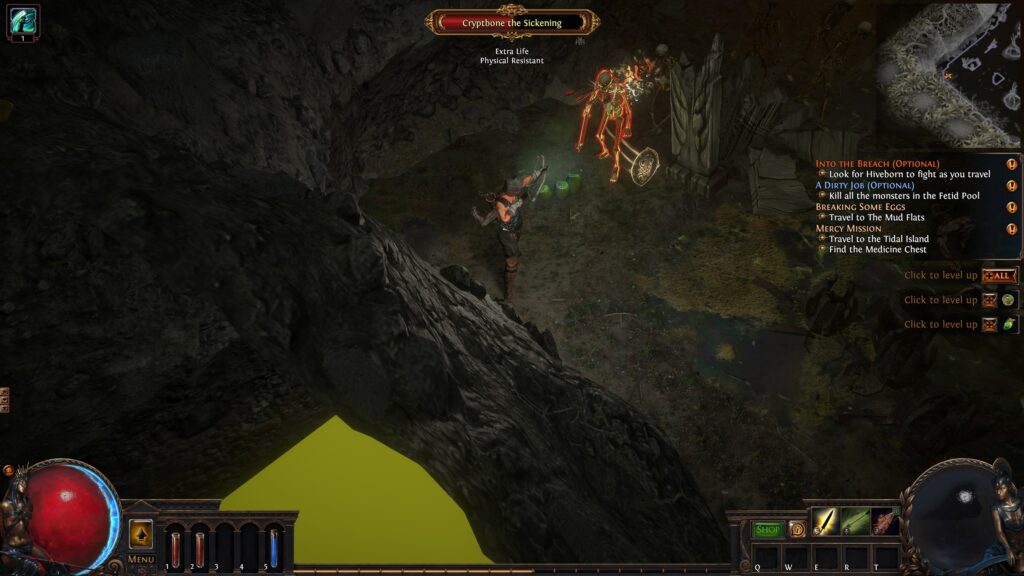The width and height of the screenshot is (1024, 576).
Task: Use the blue mana flask
Action: point(273,548)
